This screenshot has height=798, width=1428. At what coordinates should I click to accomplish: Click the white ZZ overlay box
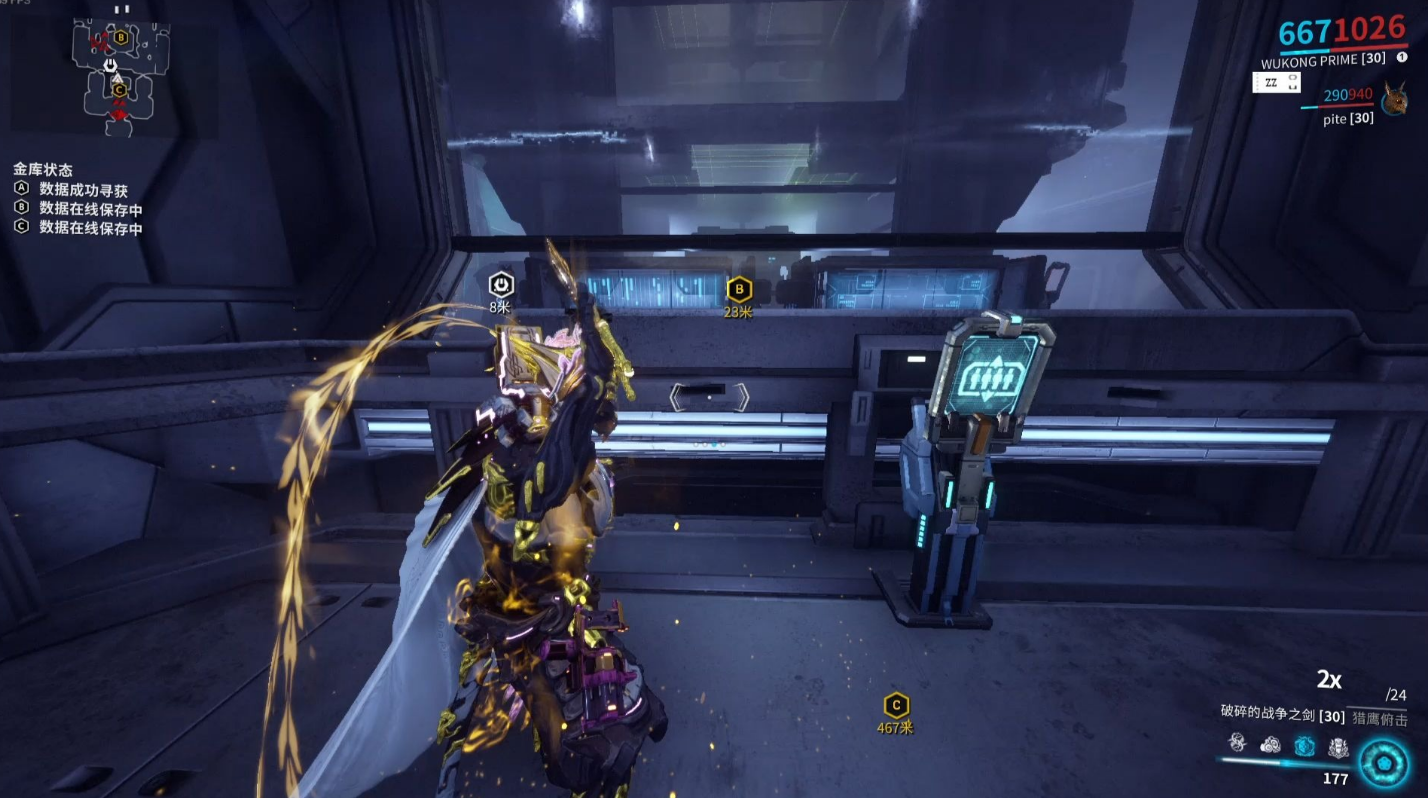click(x=1271, y=83)
